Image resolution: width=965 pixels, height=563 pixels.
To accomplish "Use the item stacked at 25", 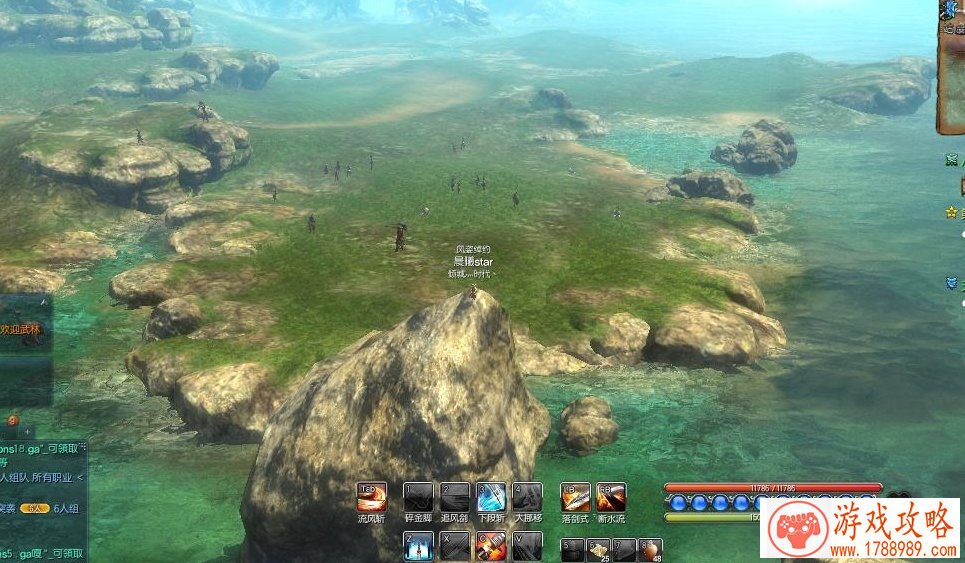I will point(598,549).
